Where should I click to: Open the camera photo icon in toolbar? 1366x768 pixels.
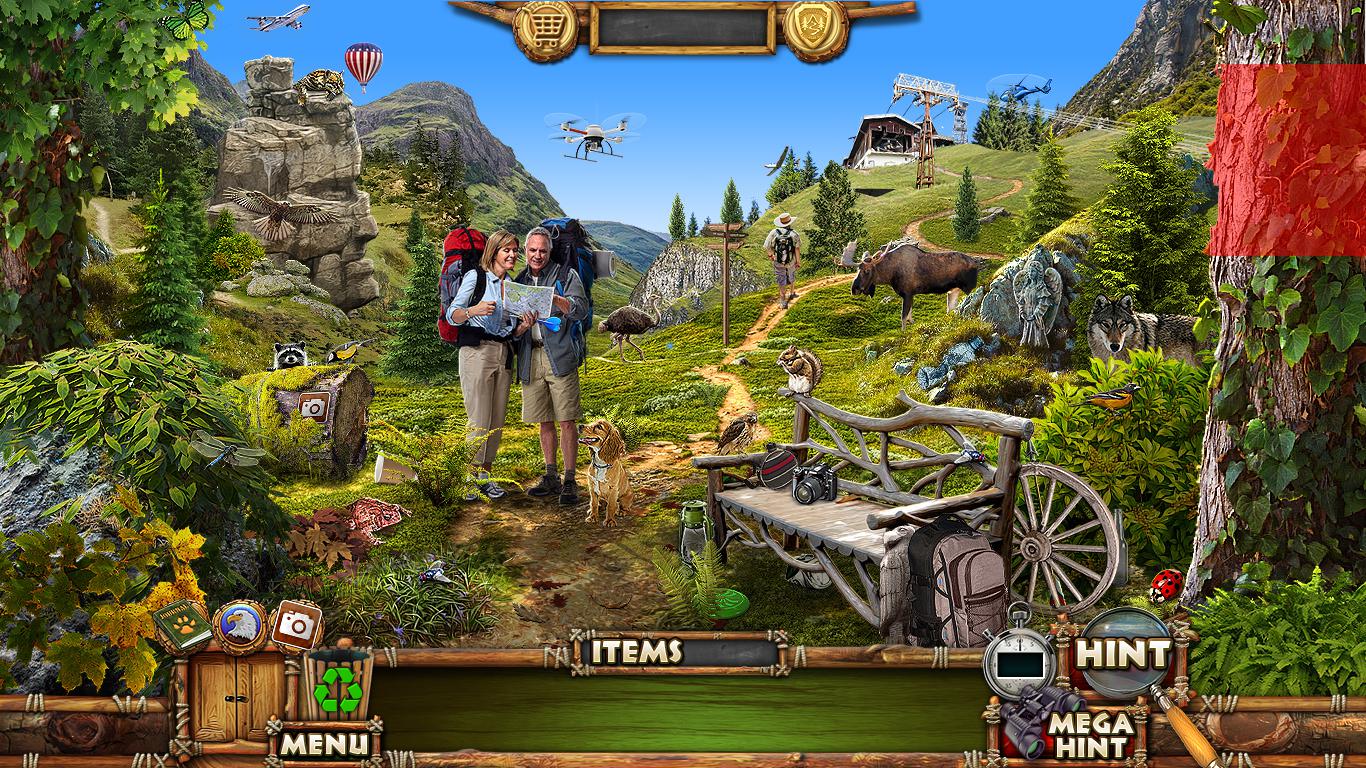(x=295, y=625)
